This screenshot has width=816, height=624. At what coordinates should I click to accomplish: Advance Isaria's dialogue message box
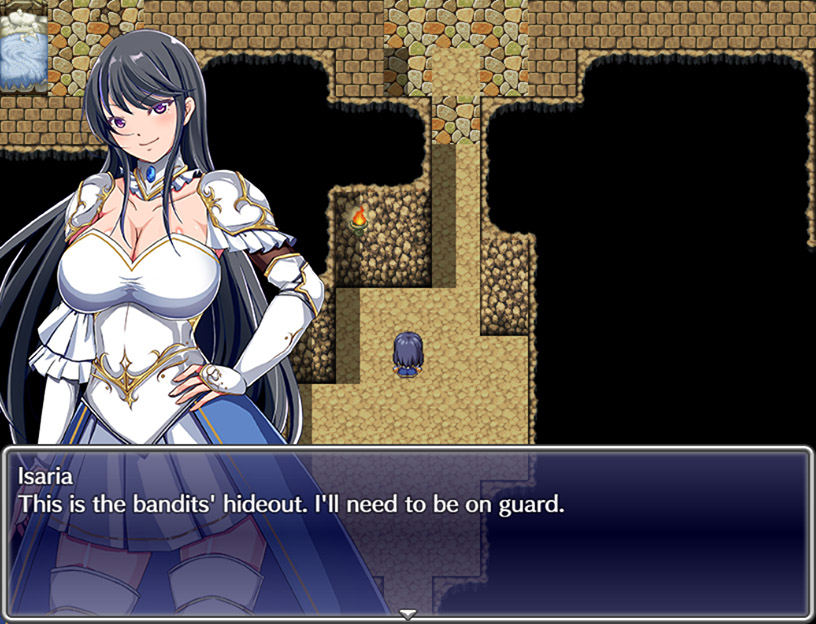pyautogui.click(x=407, y=532)
